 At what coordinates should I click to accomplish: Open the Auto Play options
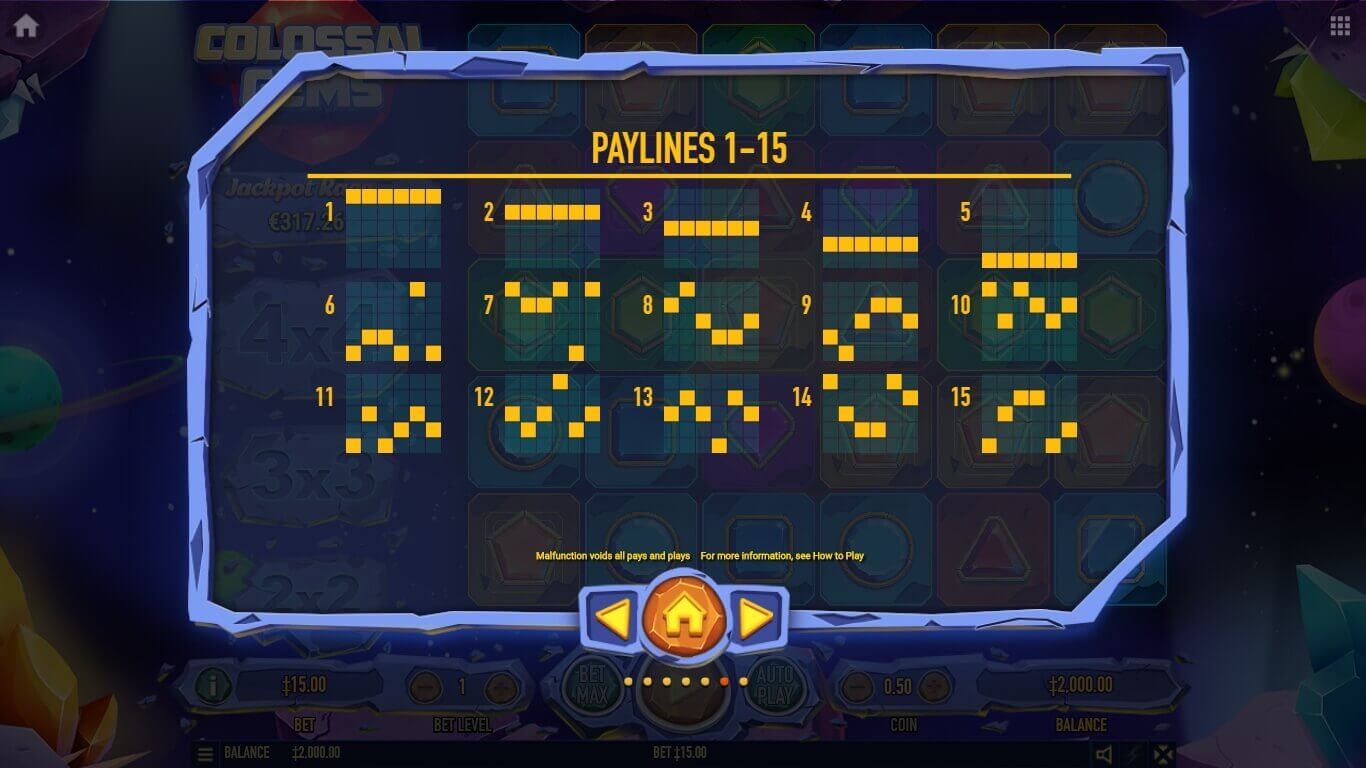pyautogui.click(x=774, y=685)
